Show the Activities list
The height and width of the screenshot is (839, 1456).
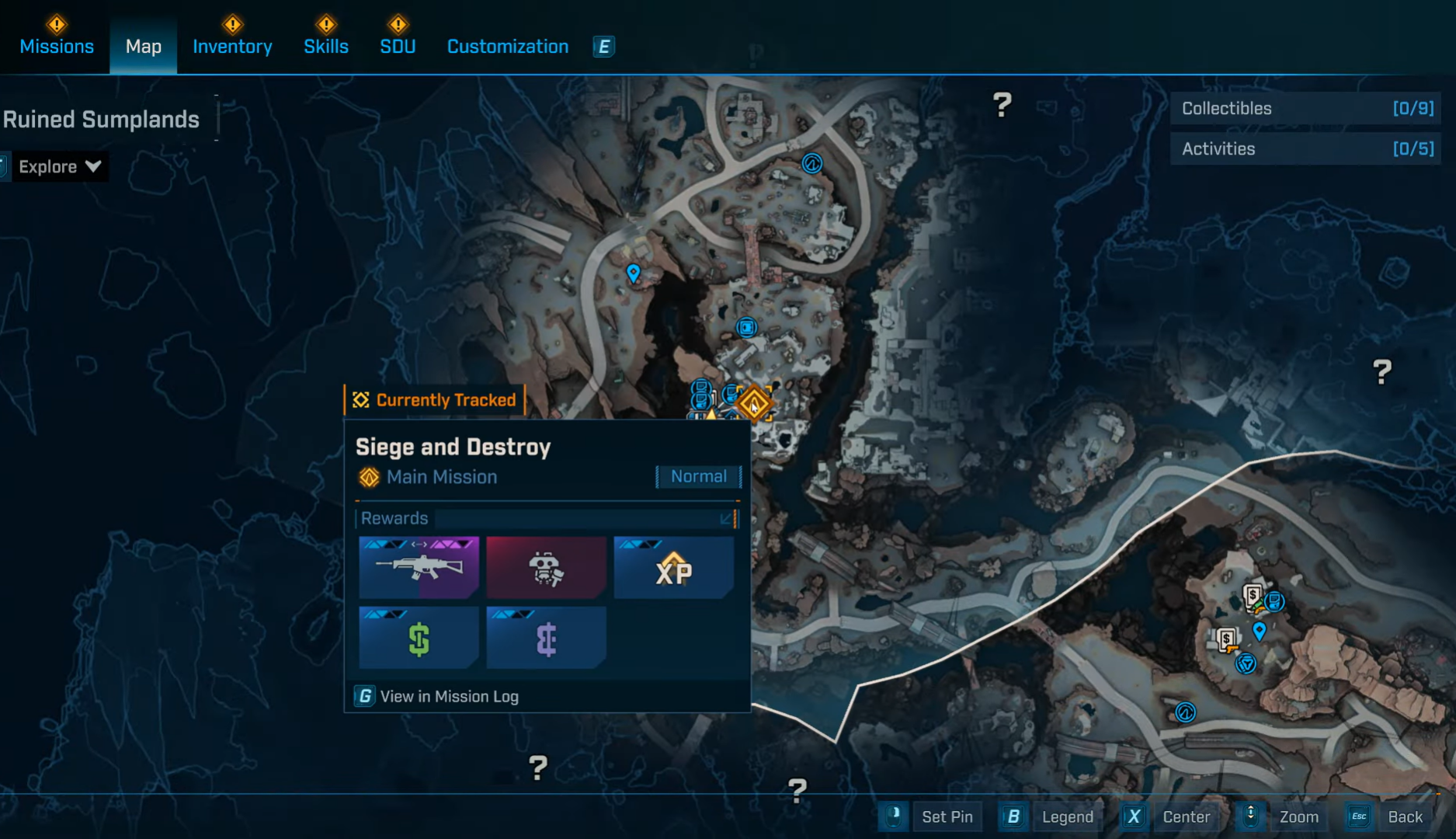pyautogui.click(x=1306, y=149)
